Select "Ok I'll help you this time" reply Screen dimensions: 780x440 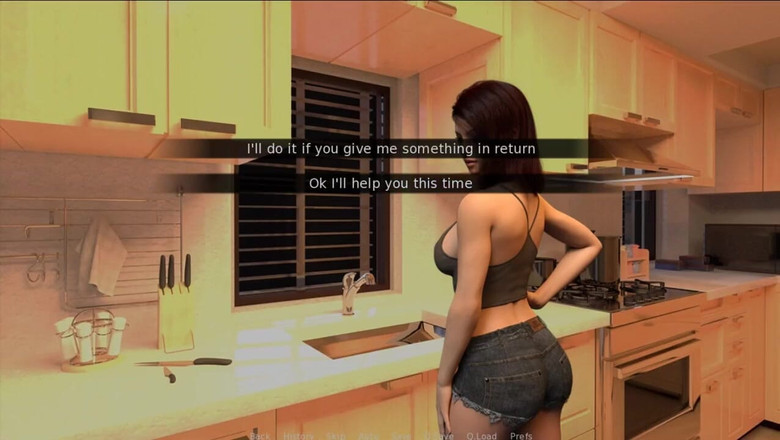click(x=390, y=183)
